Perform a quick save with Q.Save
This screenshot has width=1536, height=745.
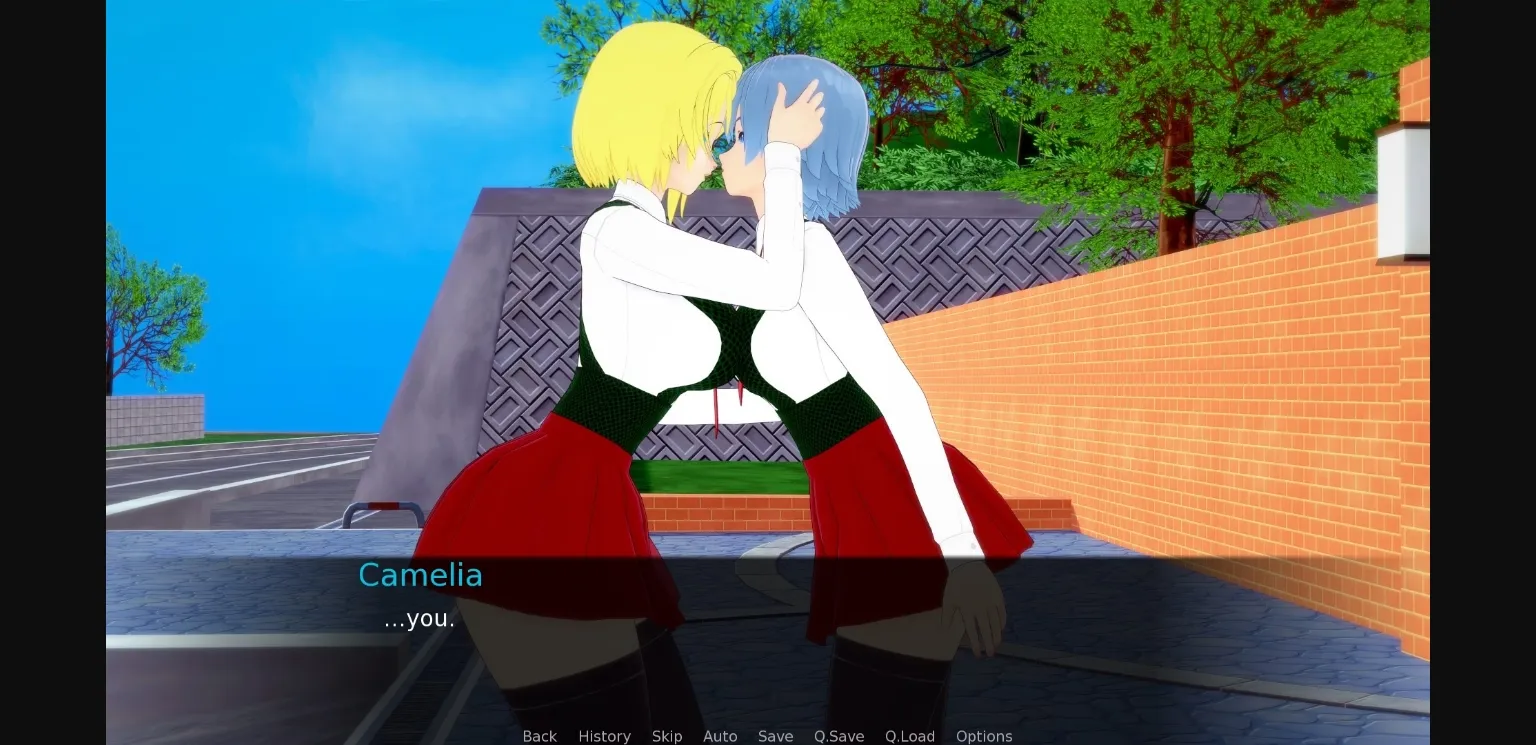pos(838,736)
